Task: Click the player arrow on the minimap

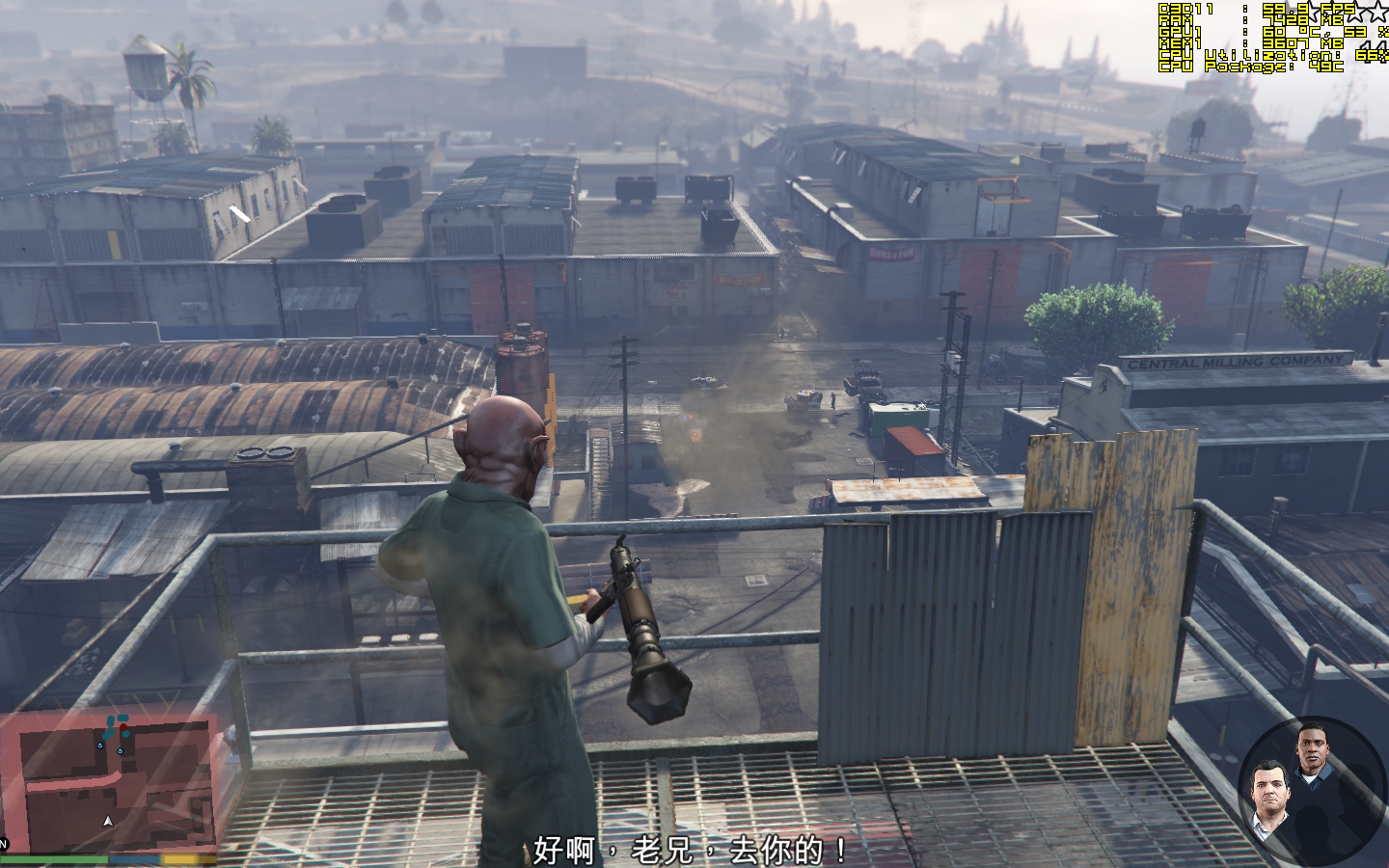Action: coord(108,821)
